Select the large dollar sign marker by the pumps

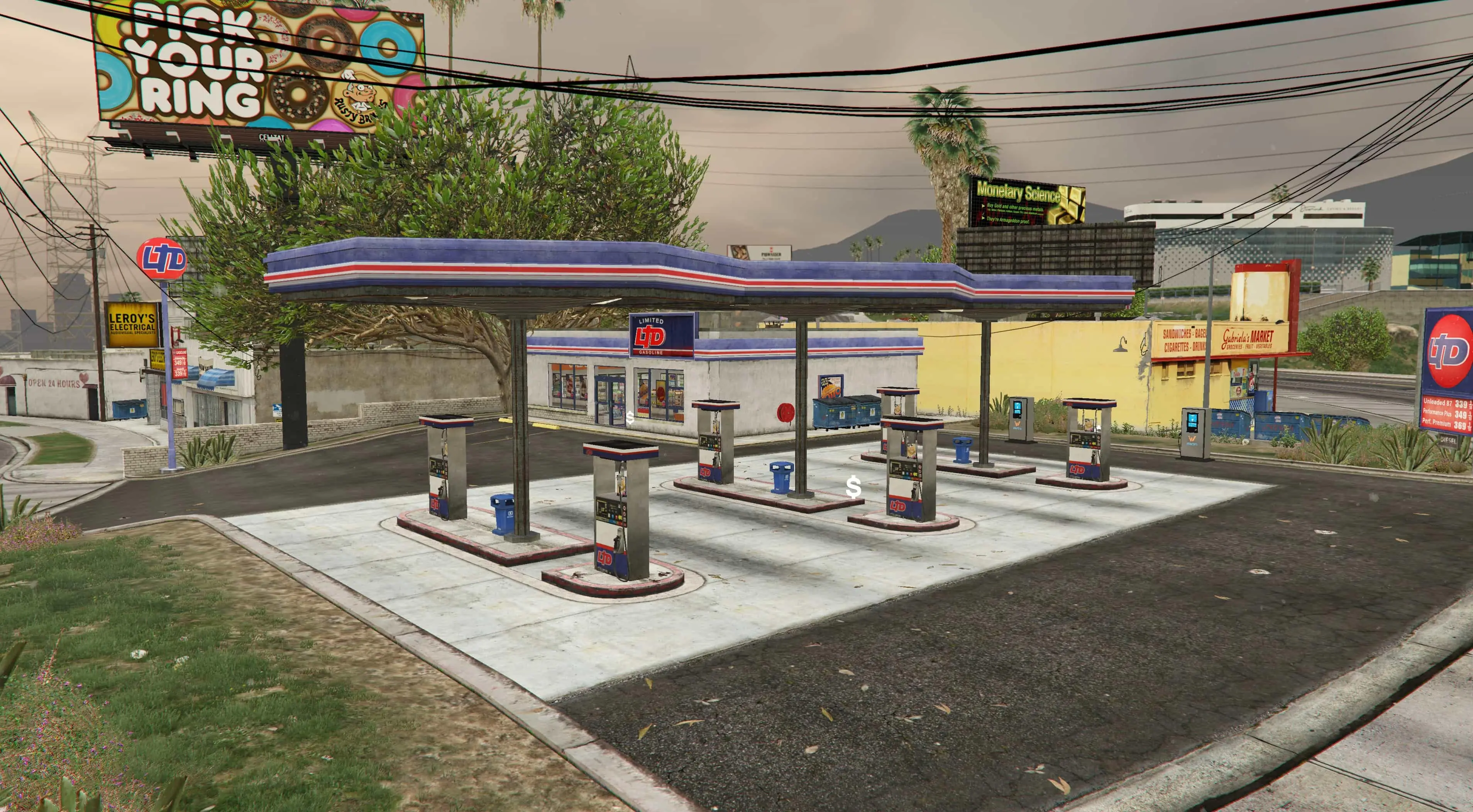coord(853,487)
